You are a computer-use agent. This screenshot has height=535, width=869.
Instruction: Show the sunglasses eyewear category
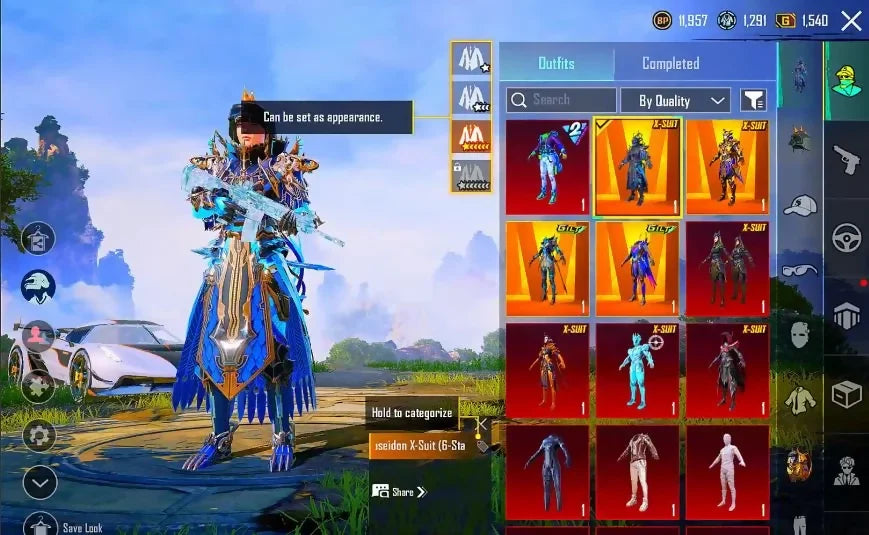pyautogui.click(x=800, y=269)
